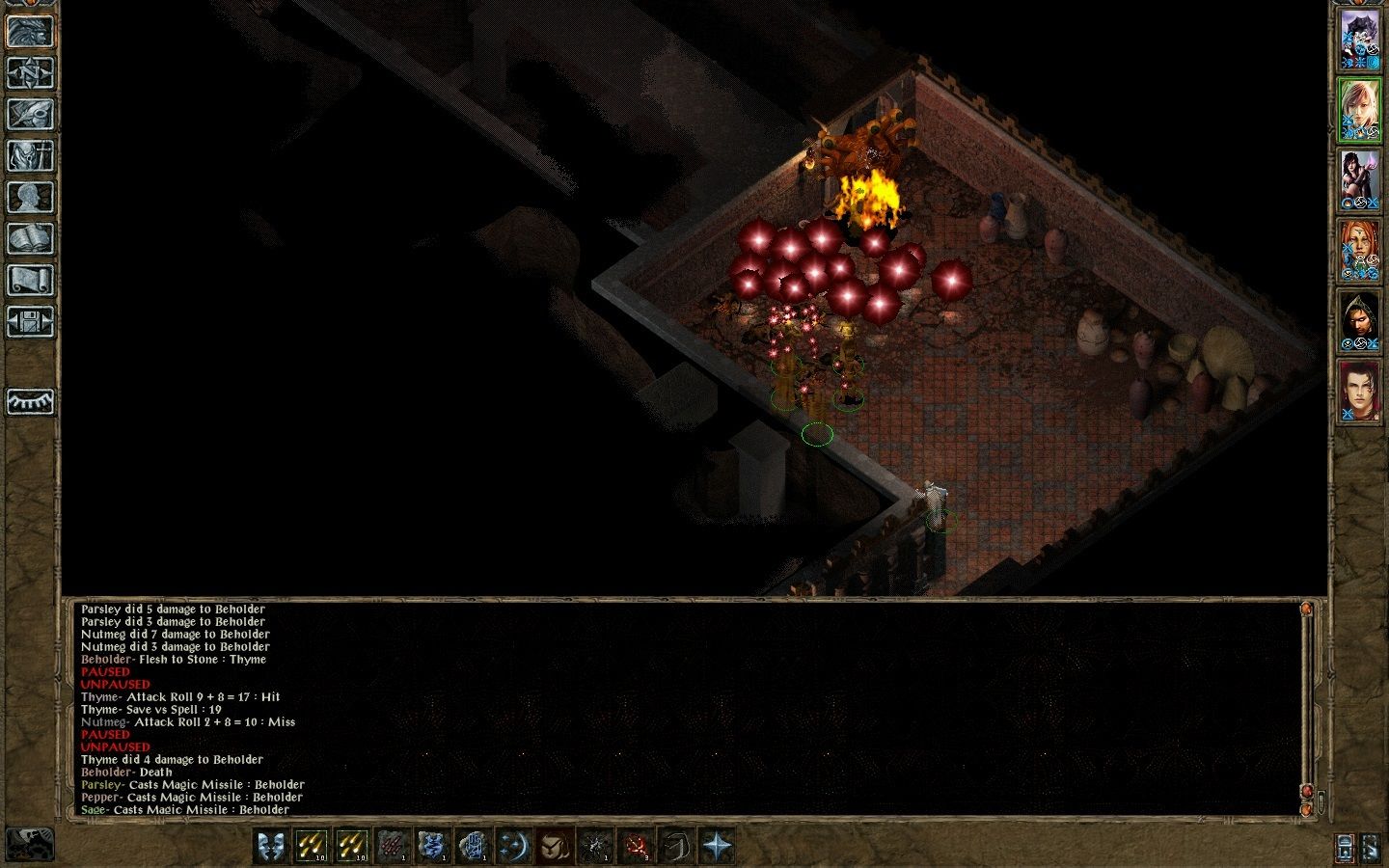Viewport: 1389px width, 868px height.
Task: Select the hooded figure party portrait
Action: (x=1360, y=321)
